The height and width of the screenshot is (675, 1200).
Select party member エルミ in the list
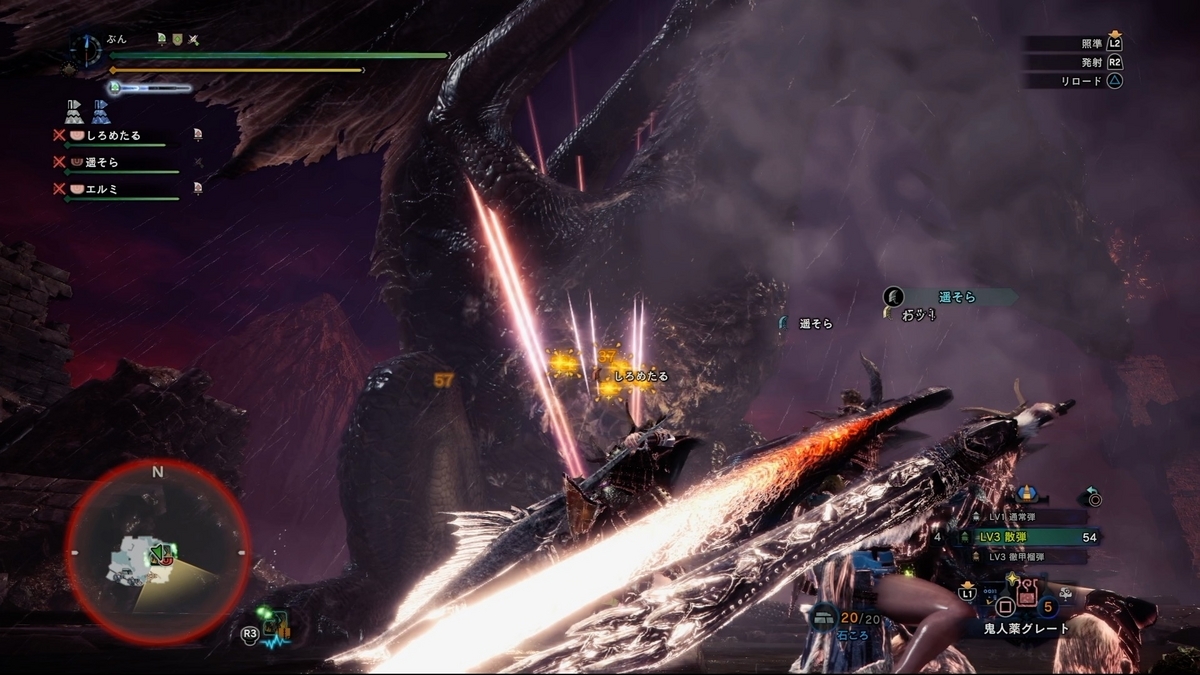coord(100,189)
